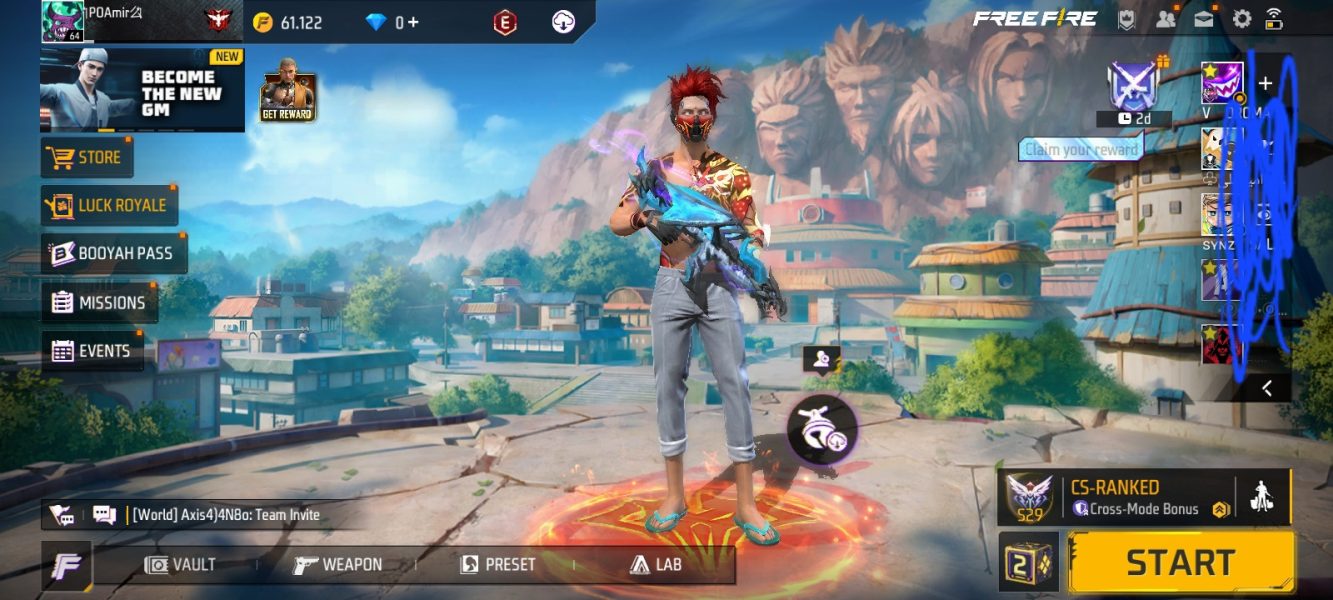Switch to the WEAPON tab
Viewport: 1333px width, 600px height.
click(x=338, y=565)
